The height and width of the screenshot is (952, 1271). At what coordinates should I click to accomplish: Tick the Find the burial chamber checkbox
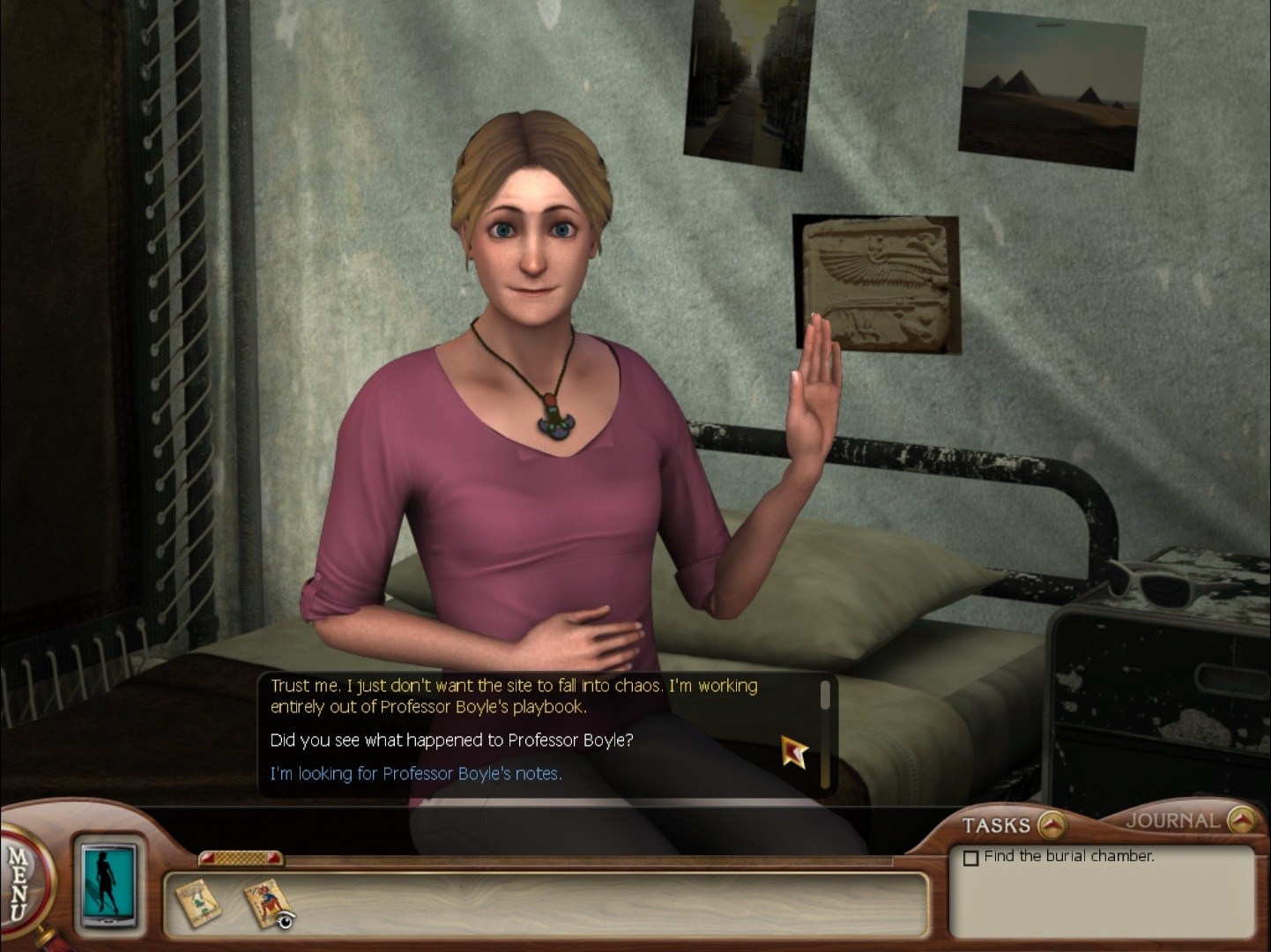[971, 858]
